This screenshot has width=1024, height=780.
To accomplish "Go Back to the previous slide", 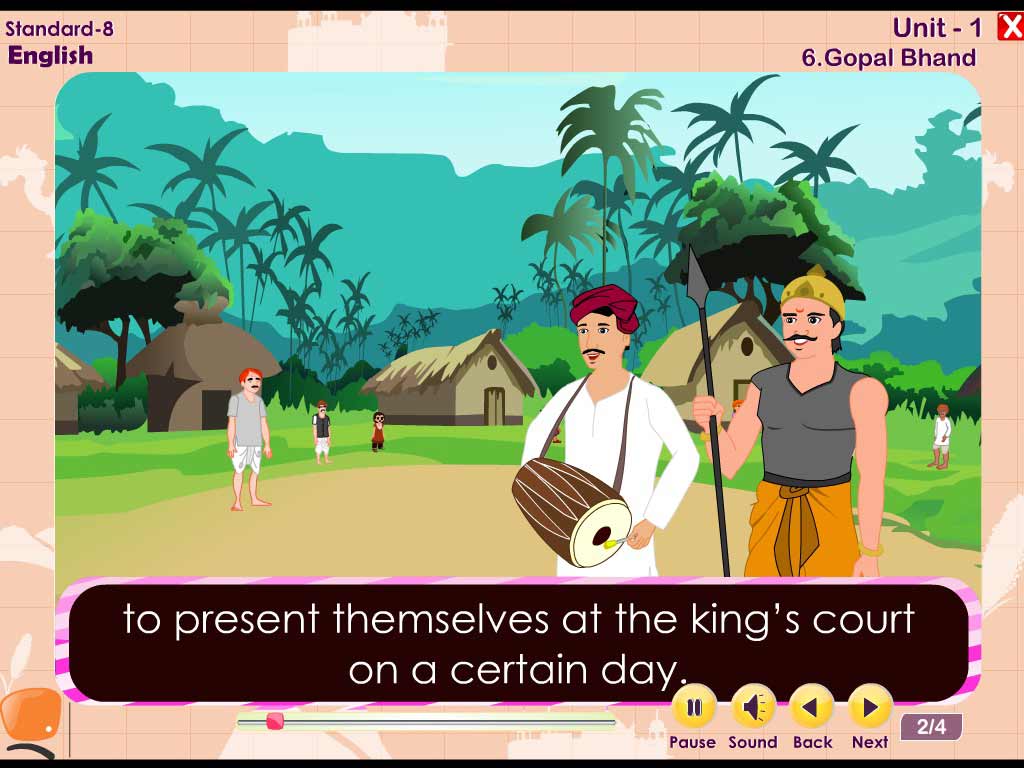I will 812,708.
